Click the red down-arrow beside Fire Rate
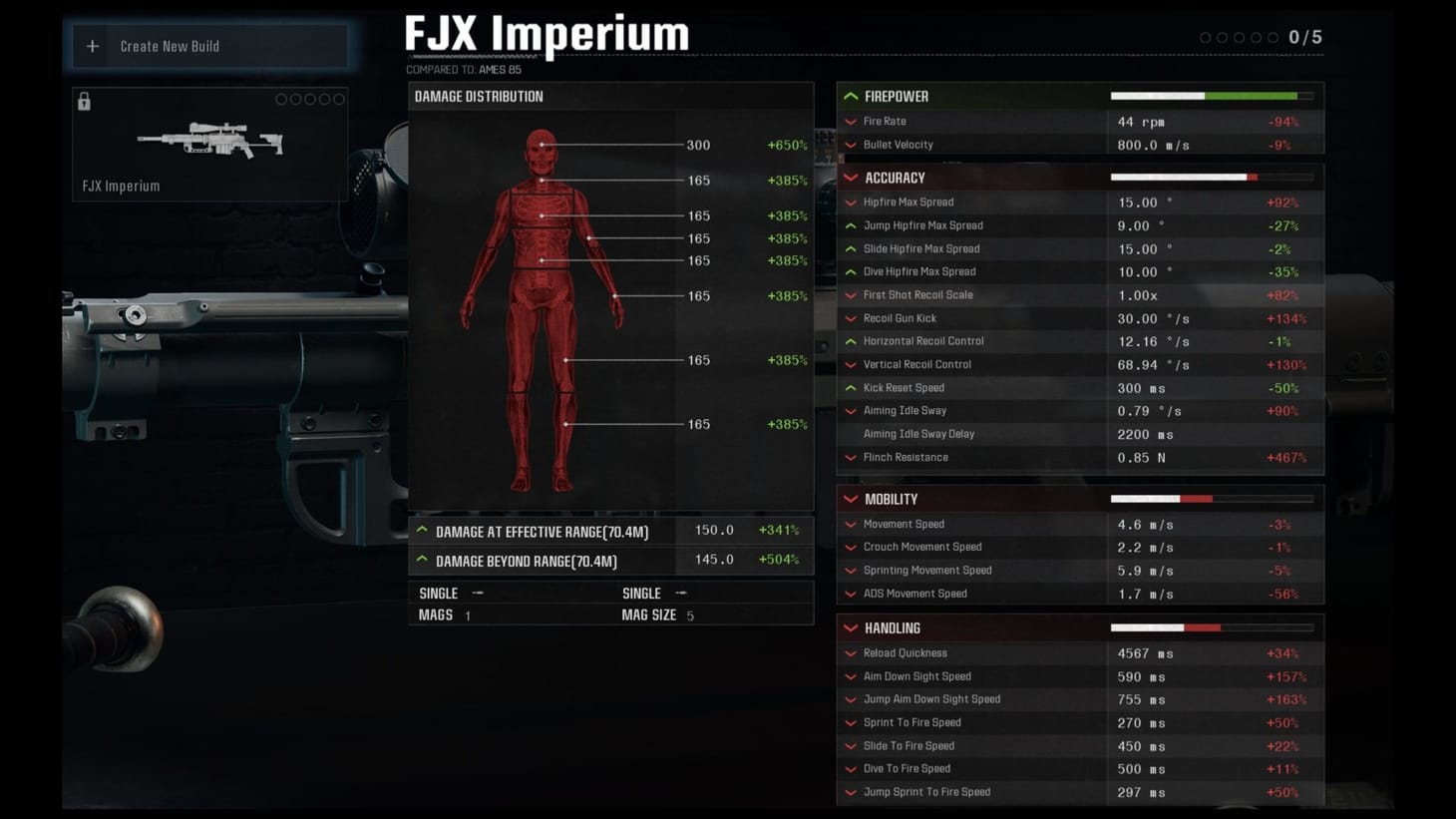Image resolution: width=1456 pixels, height=819 pixels. pyautogui.click(x=851, y=121)
